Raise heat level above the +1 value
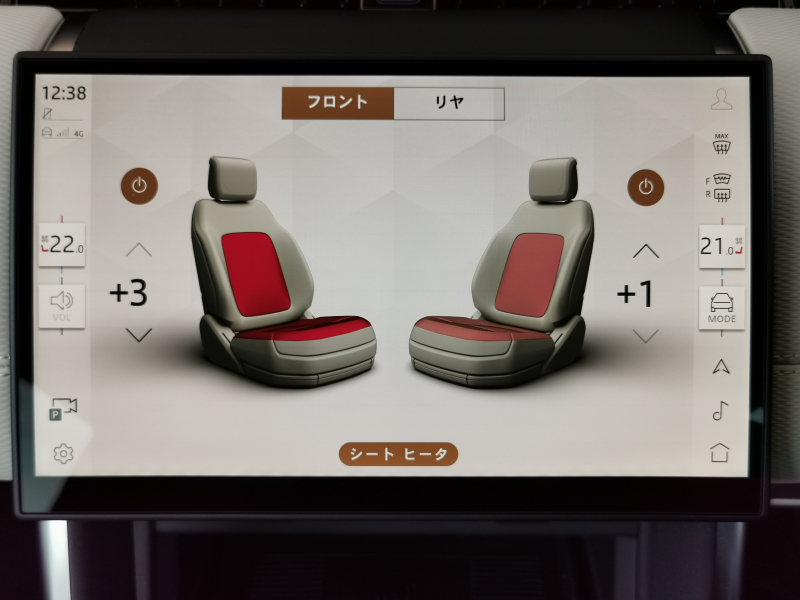This screenshot has width=800, height=600. (646, 250)
